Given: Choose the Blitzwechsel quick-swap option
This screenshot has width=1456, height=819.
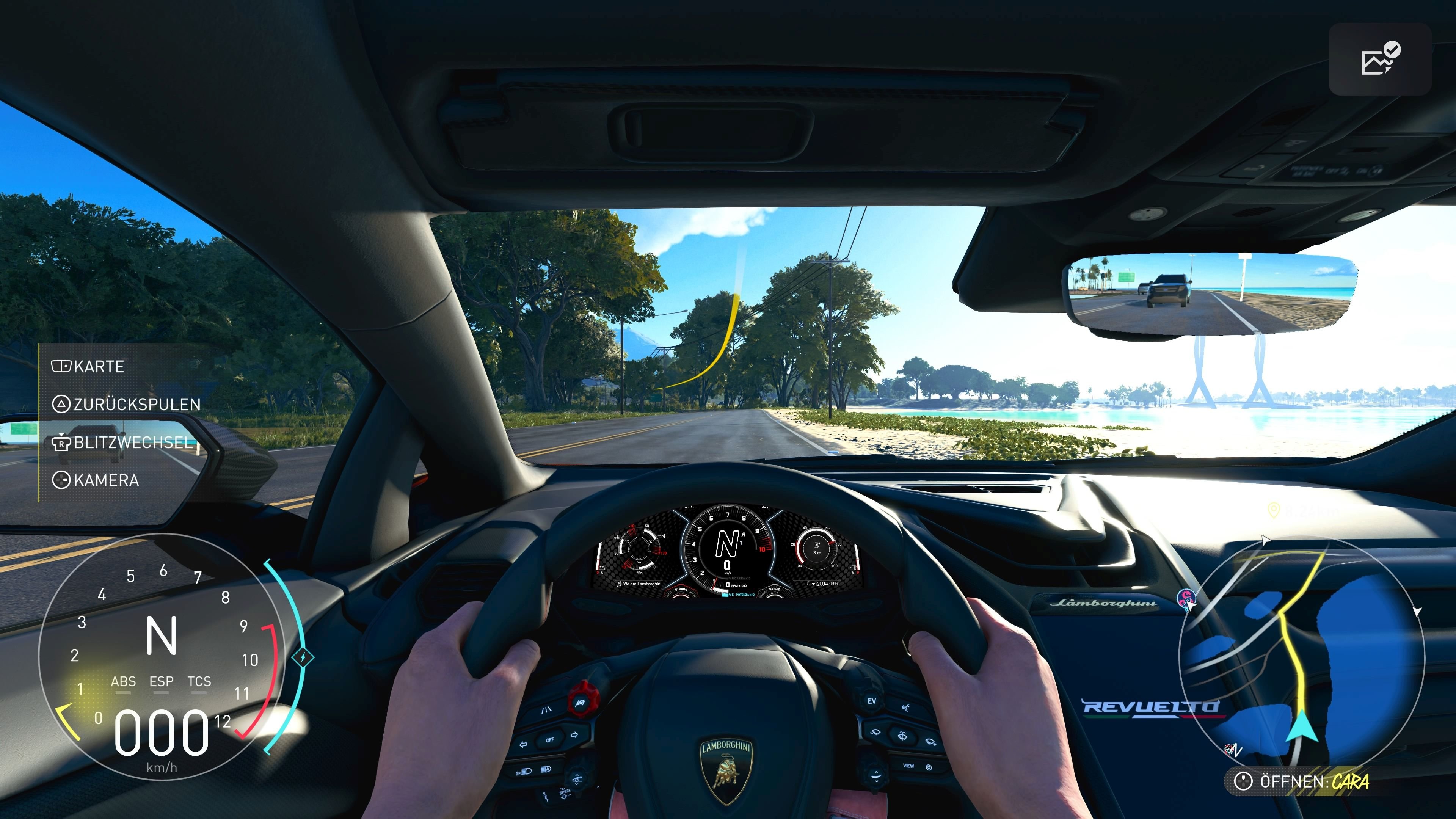Looking at the screenshot, I should click(x=122, y=442).
